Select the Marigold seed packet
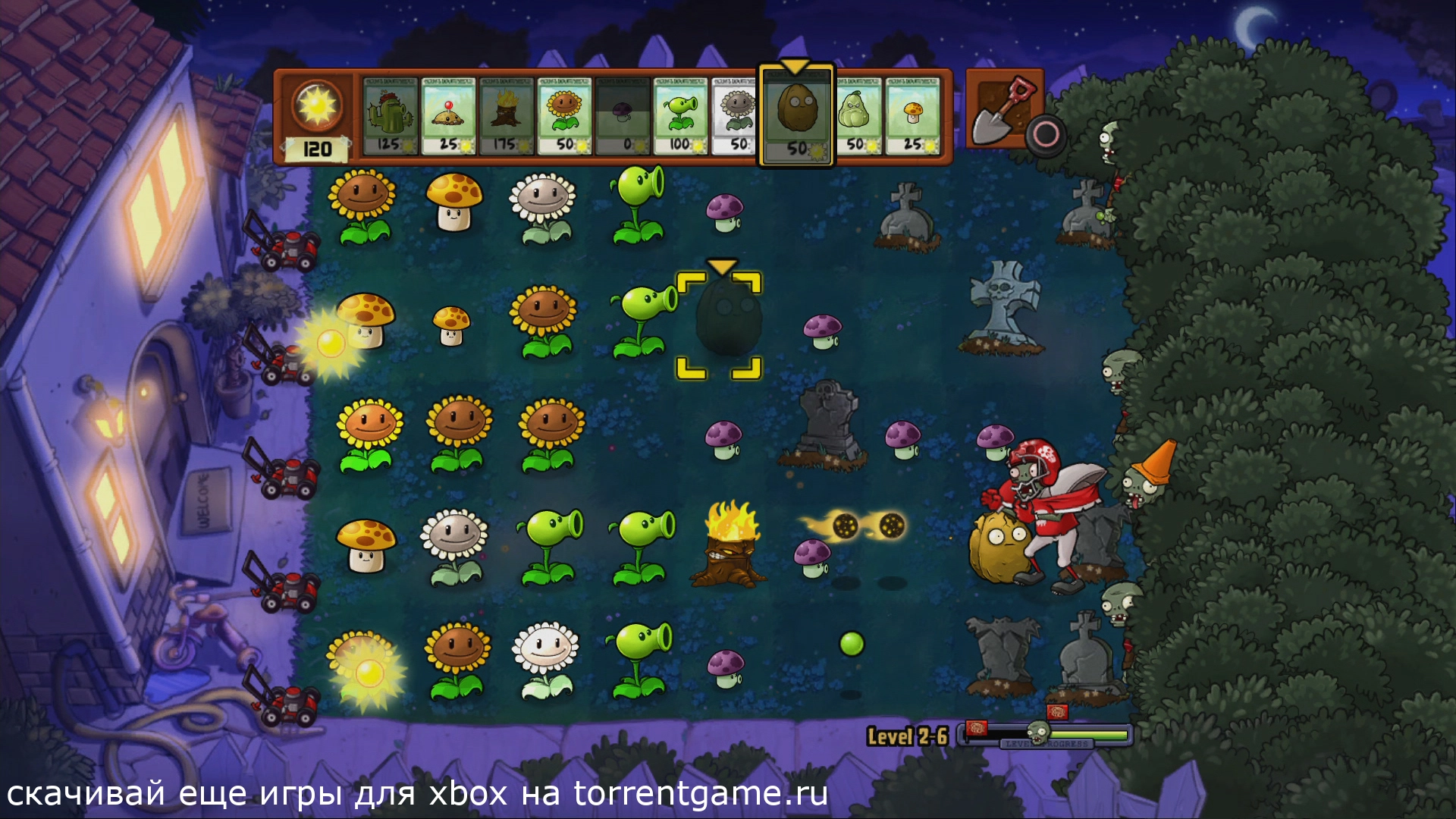 click(x=736, y=116)
